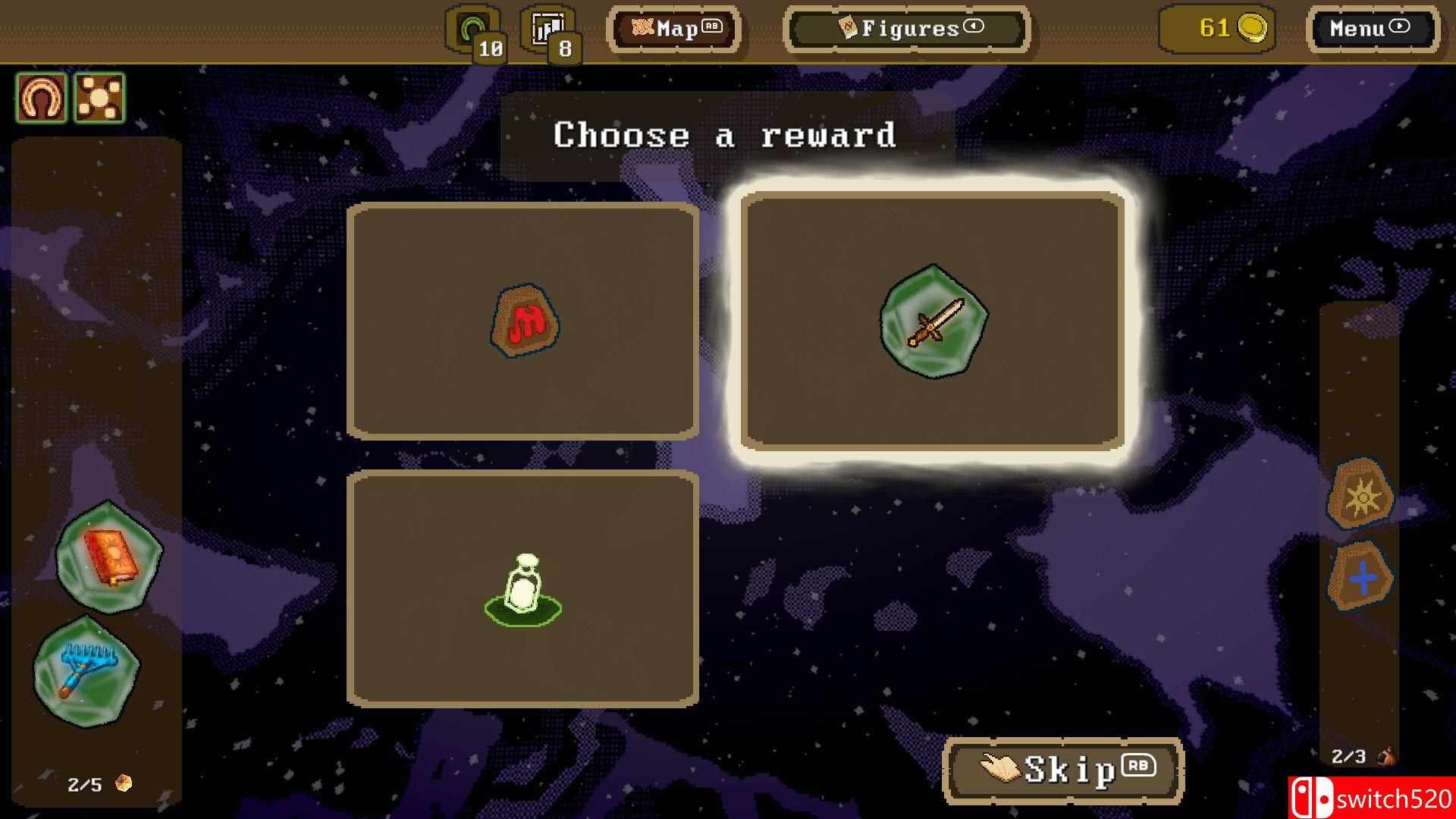The width and height of the screenshot is (1456, 819).
Task: Open the Map button
Action: coord(673,30)
